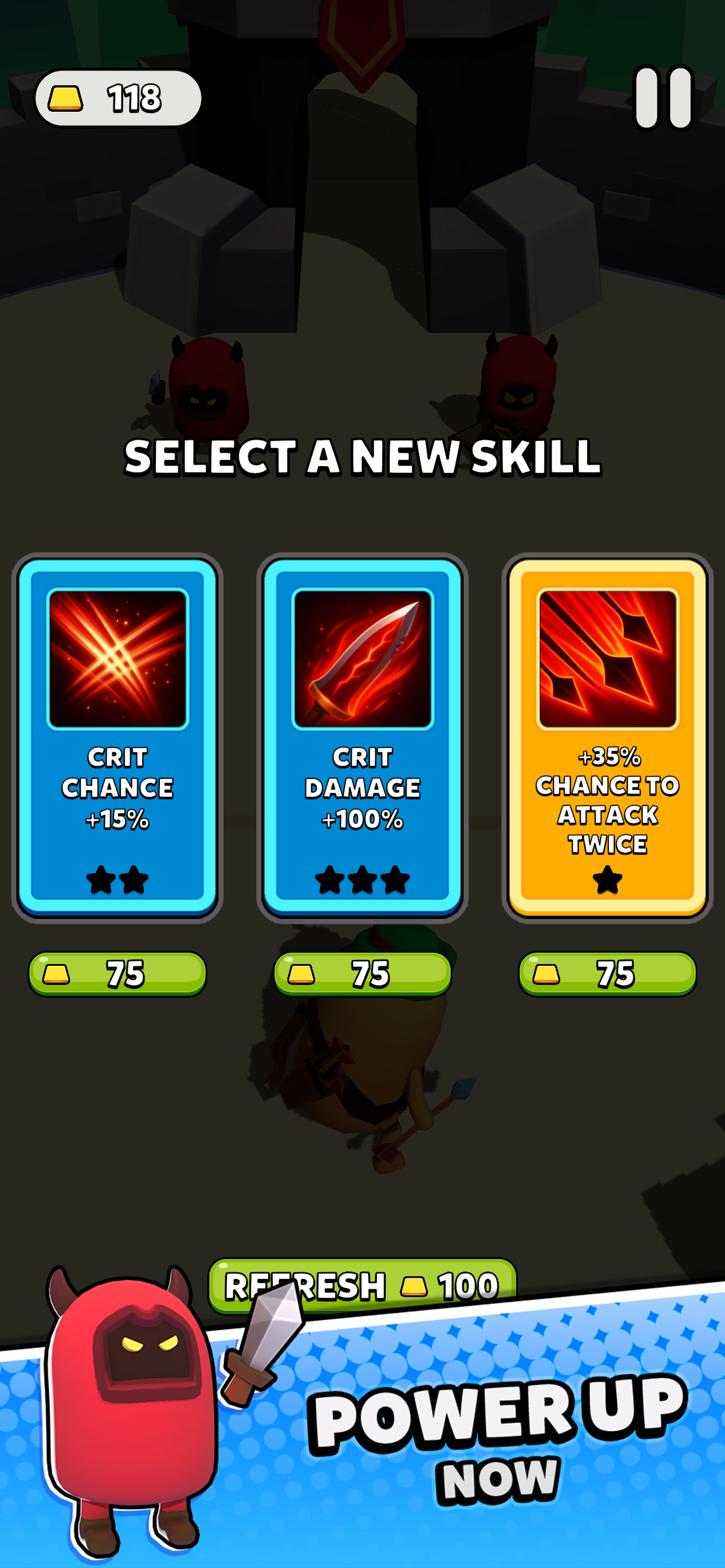Select the Crit Chance +15% skill card

(117, 737)
